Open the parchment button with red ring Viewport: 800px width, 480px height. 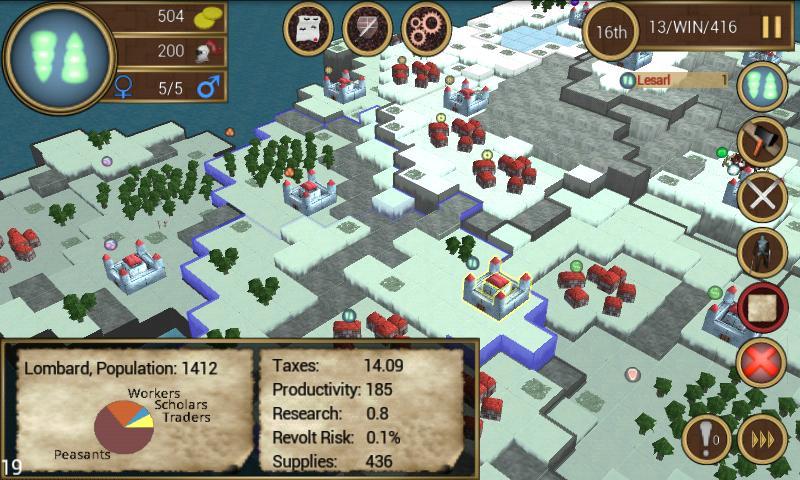pos(762,308)
